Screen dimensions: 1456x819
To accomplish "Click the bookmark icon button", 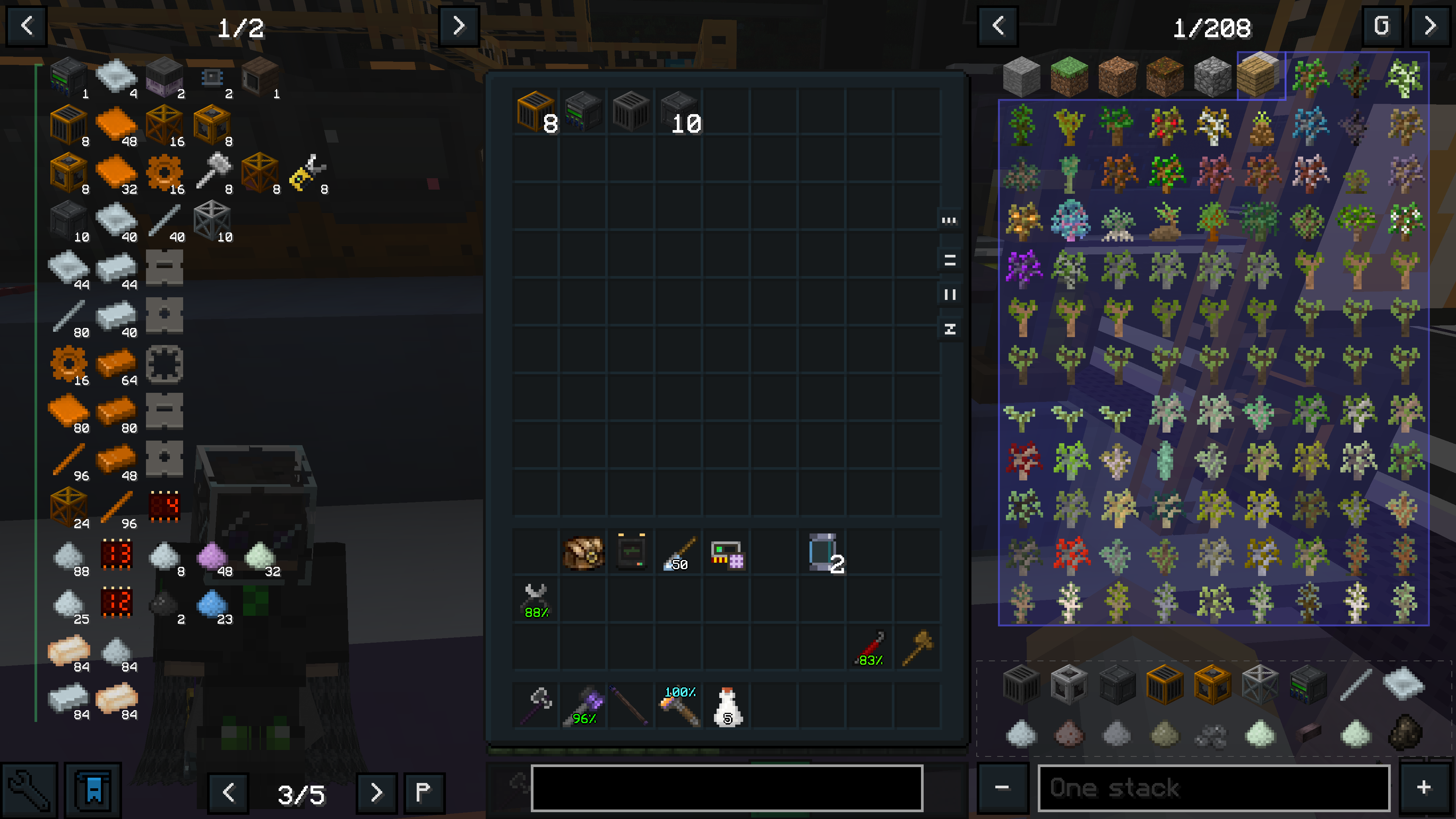I will coord(93,790).
